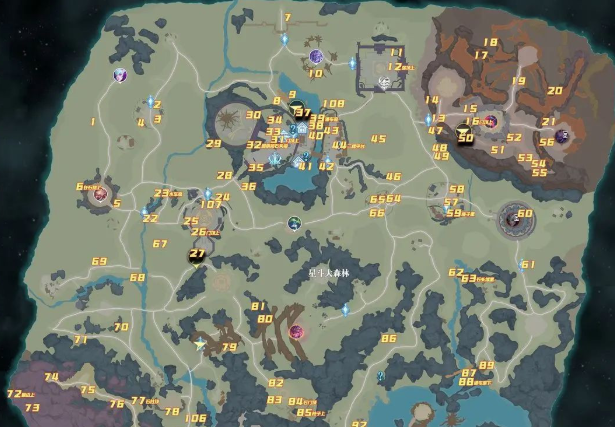Image resolution: width=615 pixels, height=427 pixels.
Task: Select map marker number 18
Action: tap(490, 42)
